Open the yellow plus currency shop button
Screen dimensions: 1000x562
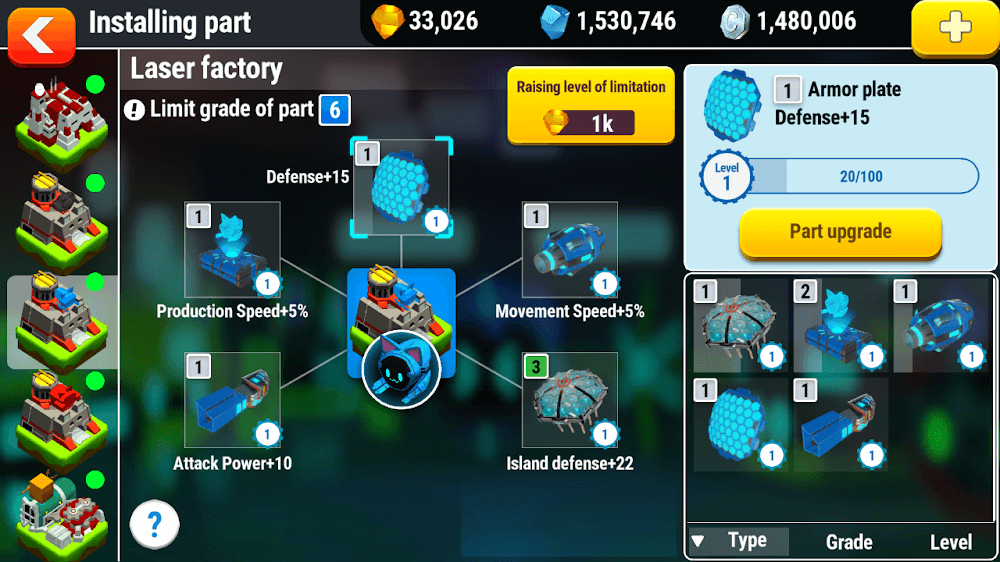pos(954,29)
